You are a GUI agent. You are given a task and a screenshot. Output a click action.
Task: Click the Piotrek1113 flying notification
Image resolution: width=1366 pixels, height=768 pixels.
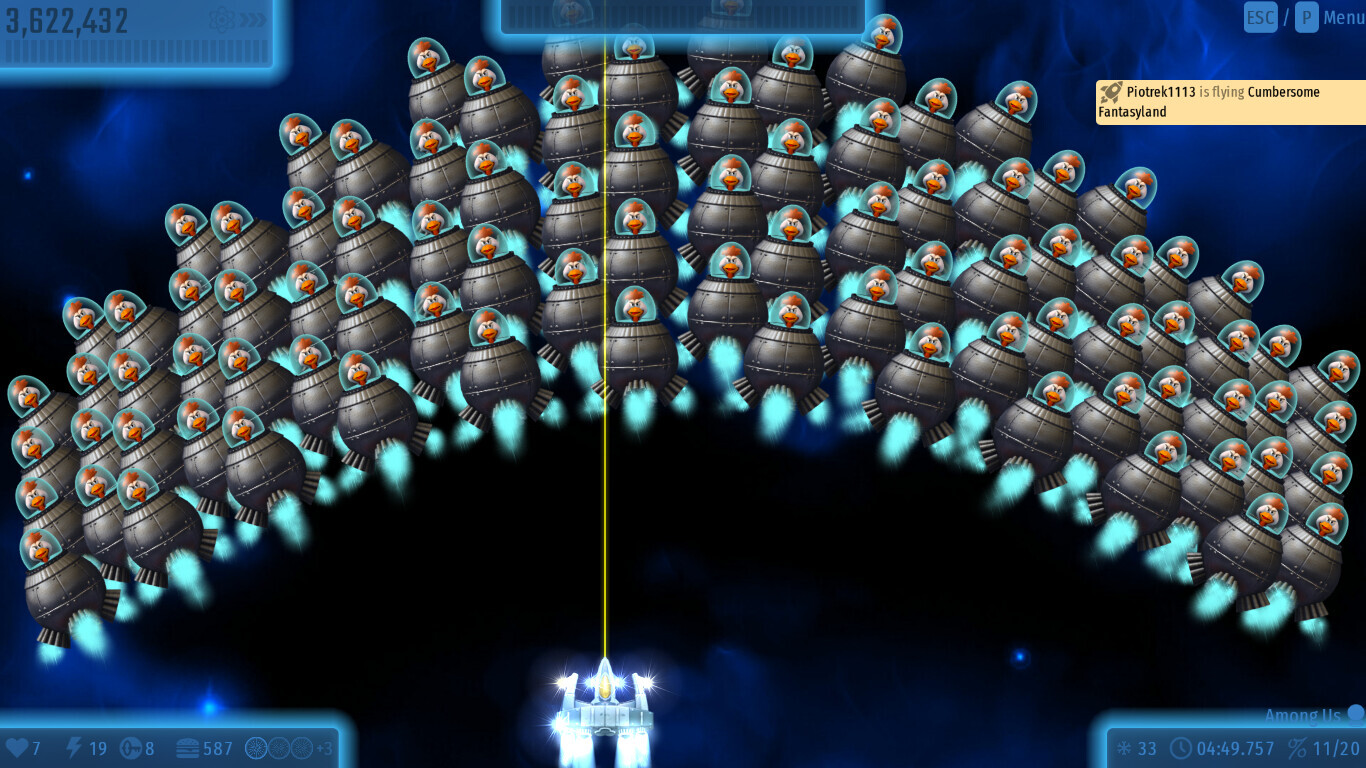click(x=1229, y=102)
